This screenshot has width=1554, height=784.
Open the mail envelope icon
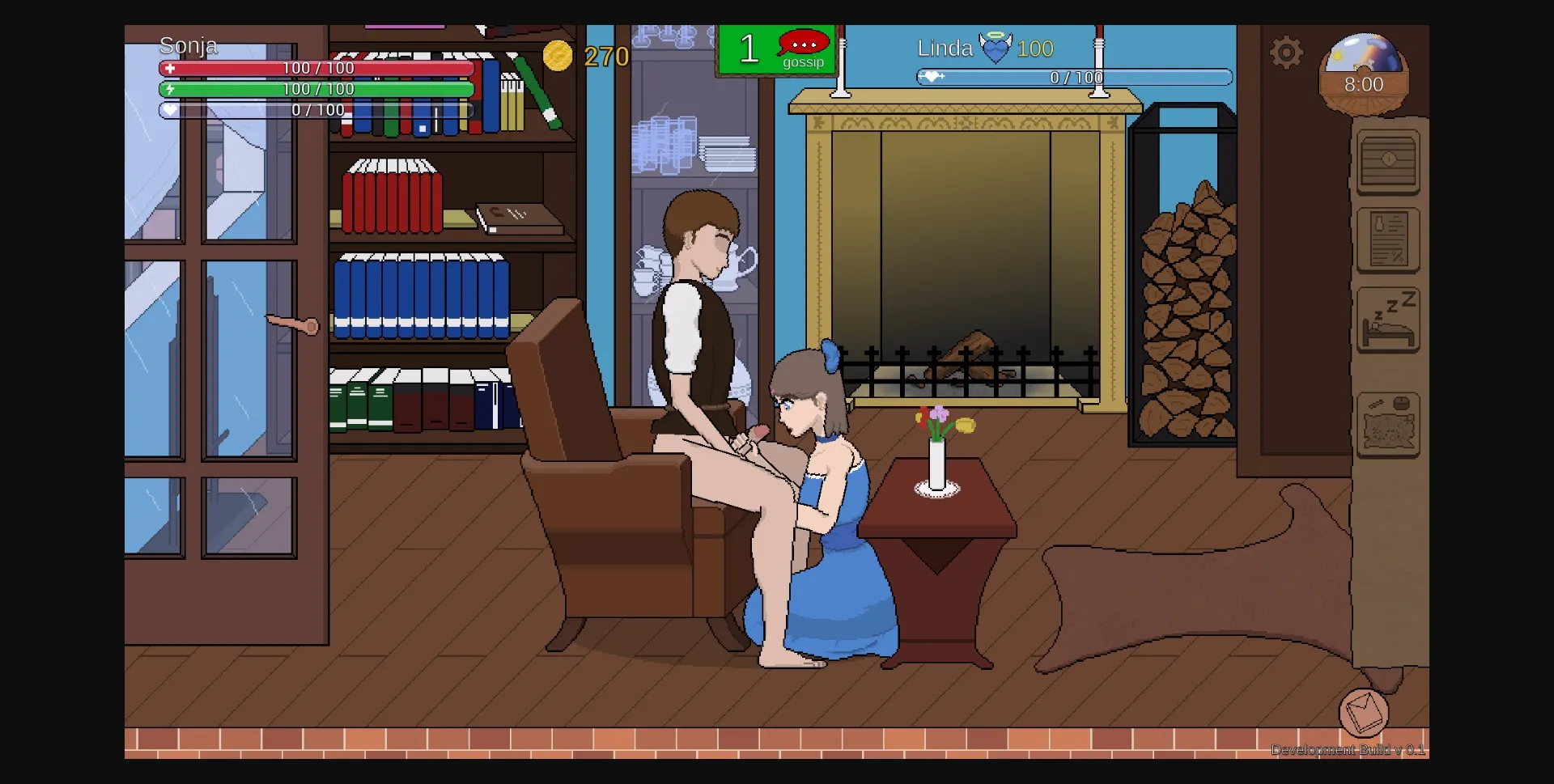coord(1365,712)
